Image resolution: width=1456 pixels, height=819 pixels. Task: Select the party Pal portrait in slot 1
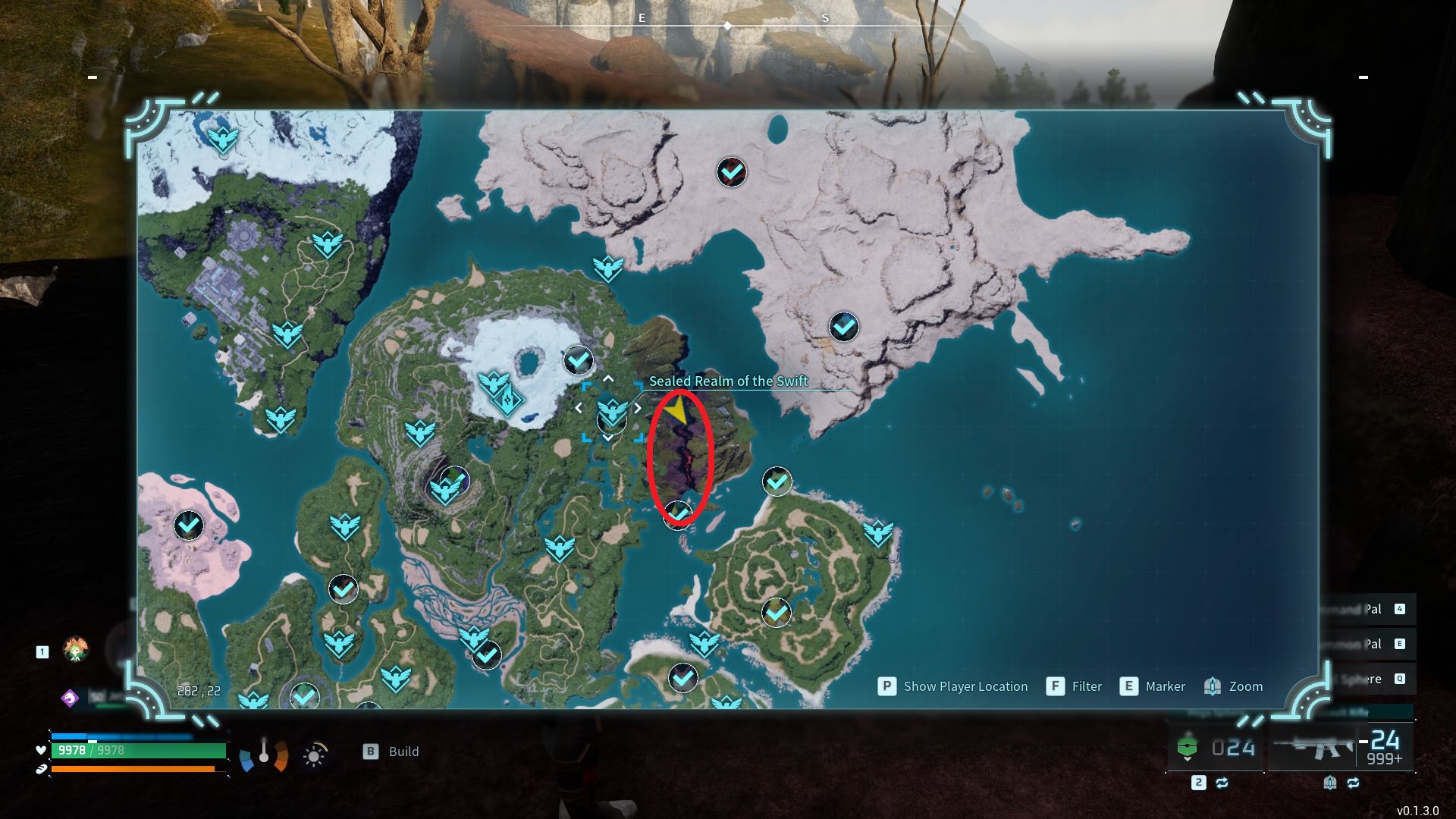point(76,650)
